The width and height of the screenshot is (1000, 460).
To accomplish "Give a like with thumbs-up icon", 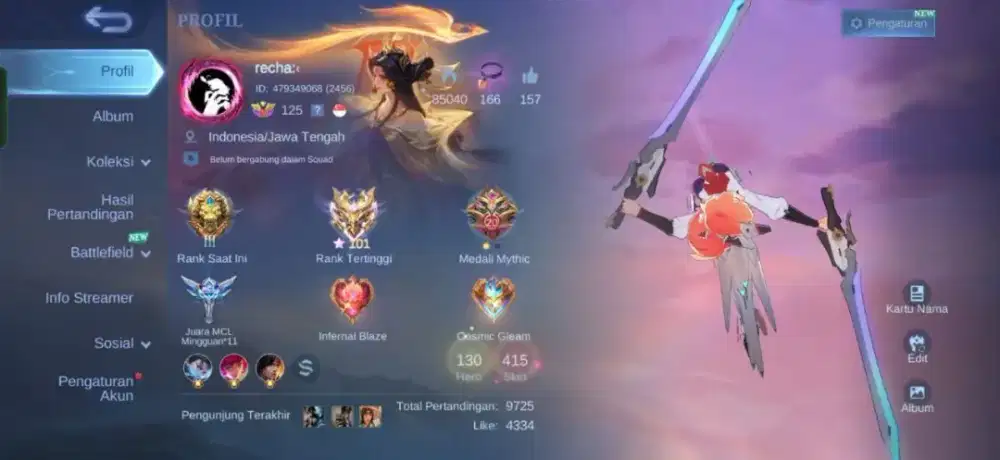I will (x=530, y=76).
